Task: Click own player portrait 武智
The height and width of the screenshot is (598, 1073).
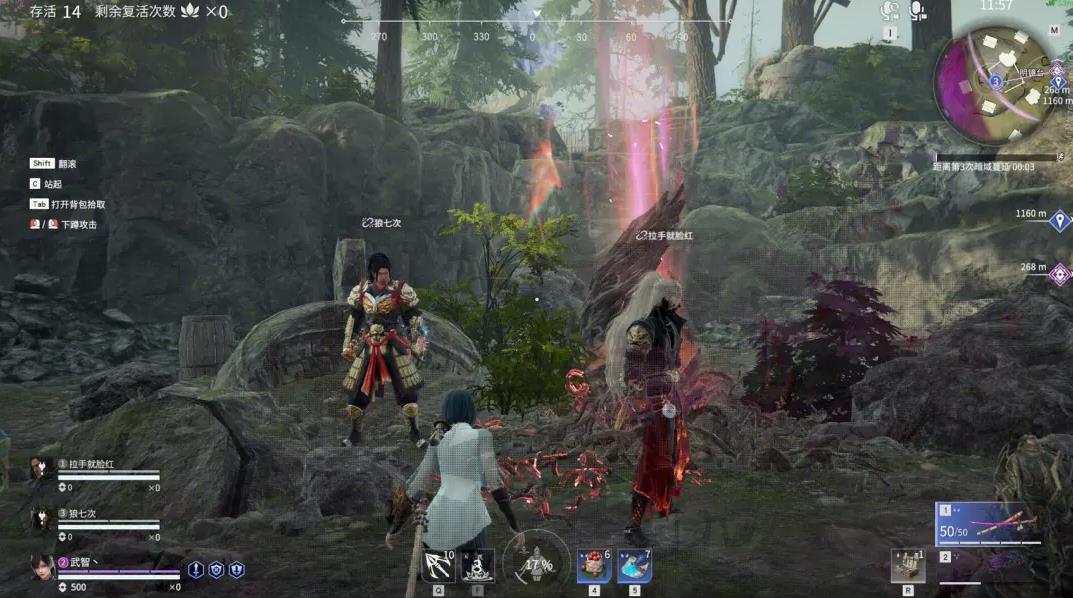Action: tap(42, 568)
